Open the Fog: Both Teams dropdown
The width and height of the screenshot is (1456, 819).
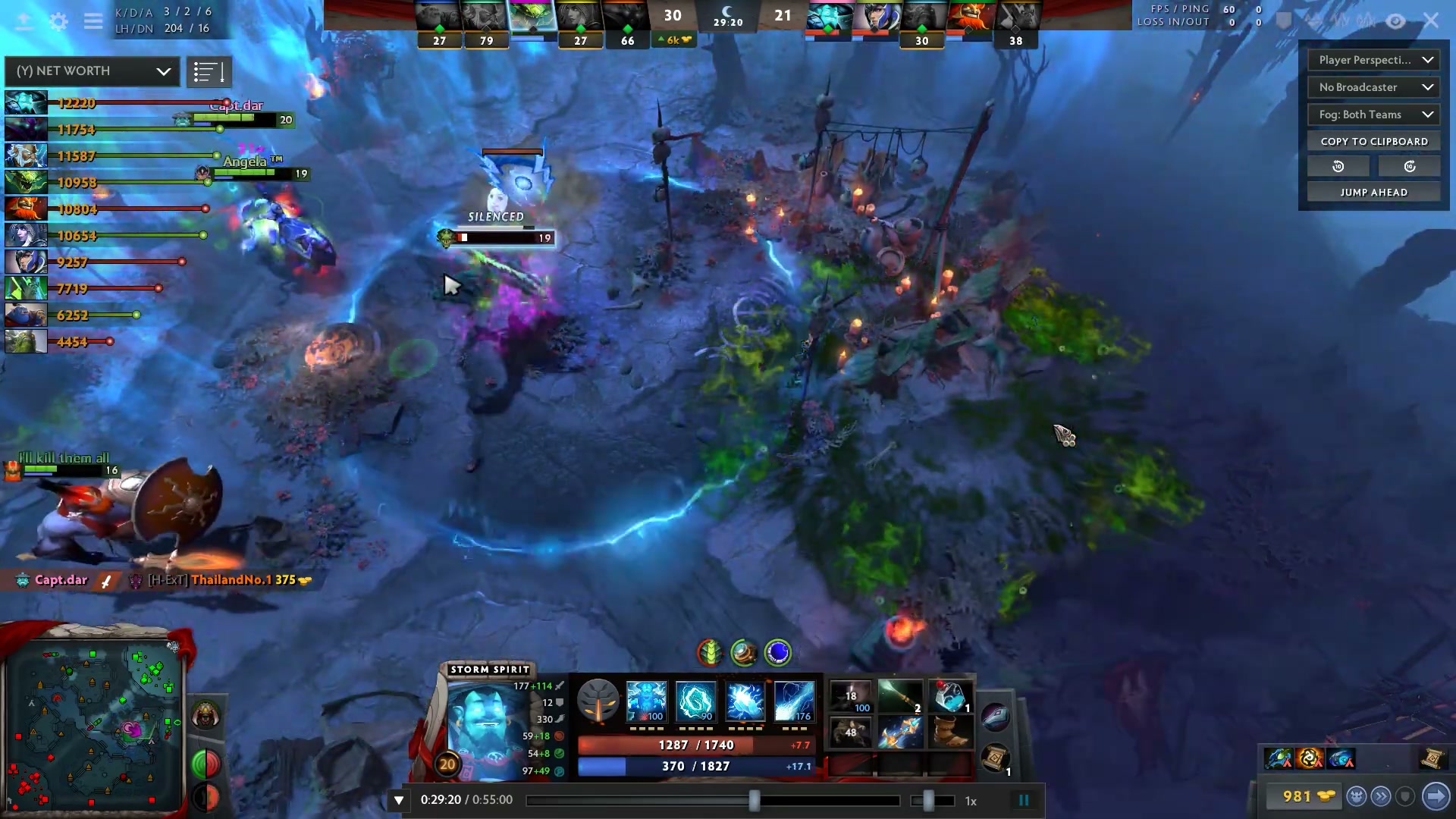tap(1373, 115)
